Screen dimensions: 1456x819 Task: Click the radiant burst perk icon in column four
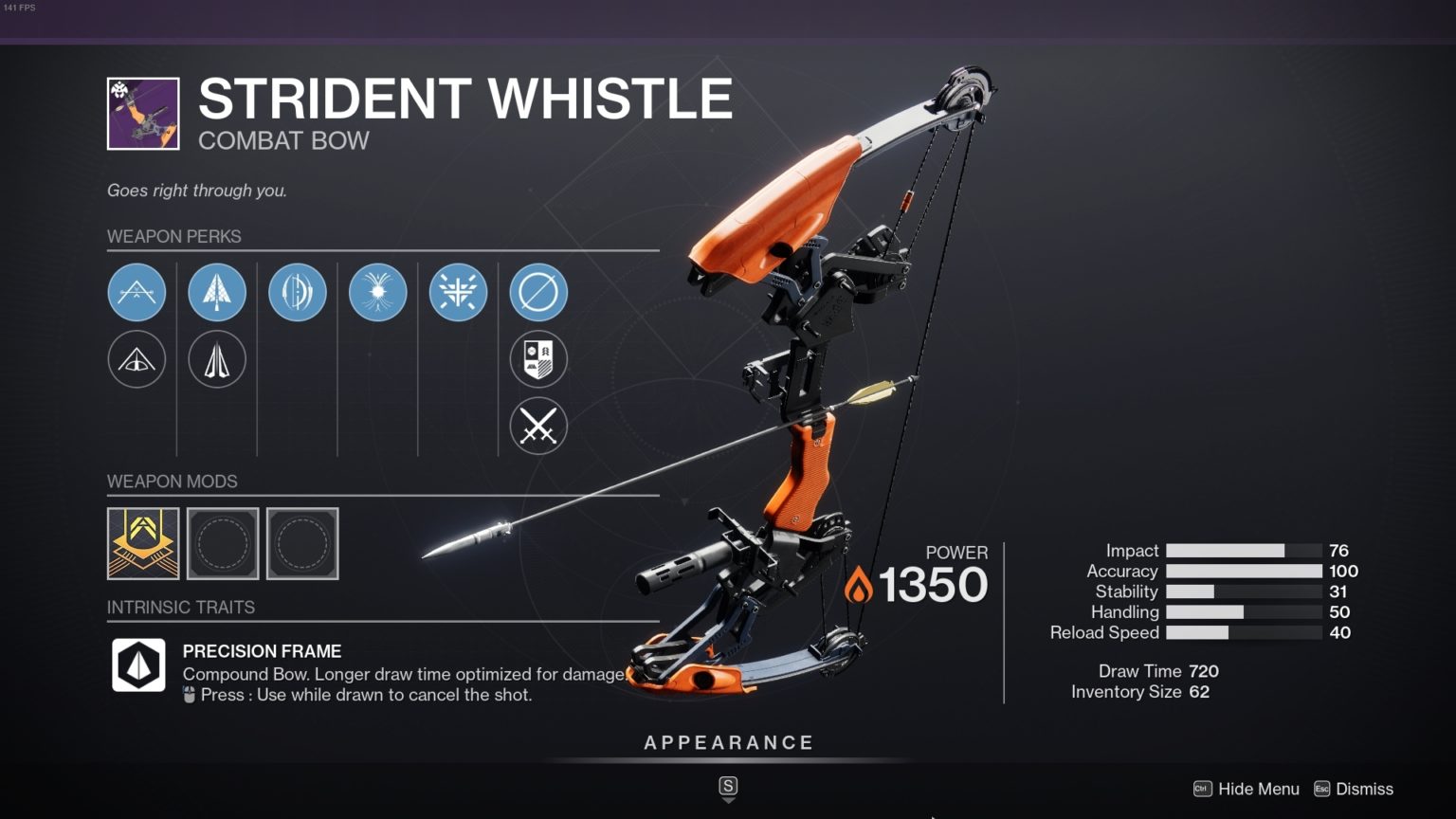pyautogui.click(x=377, y=292)
